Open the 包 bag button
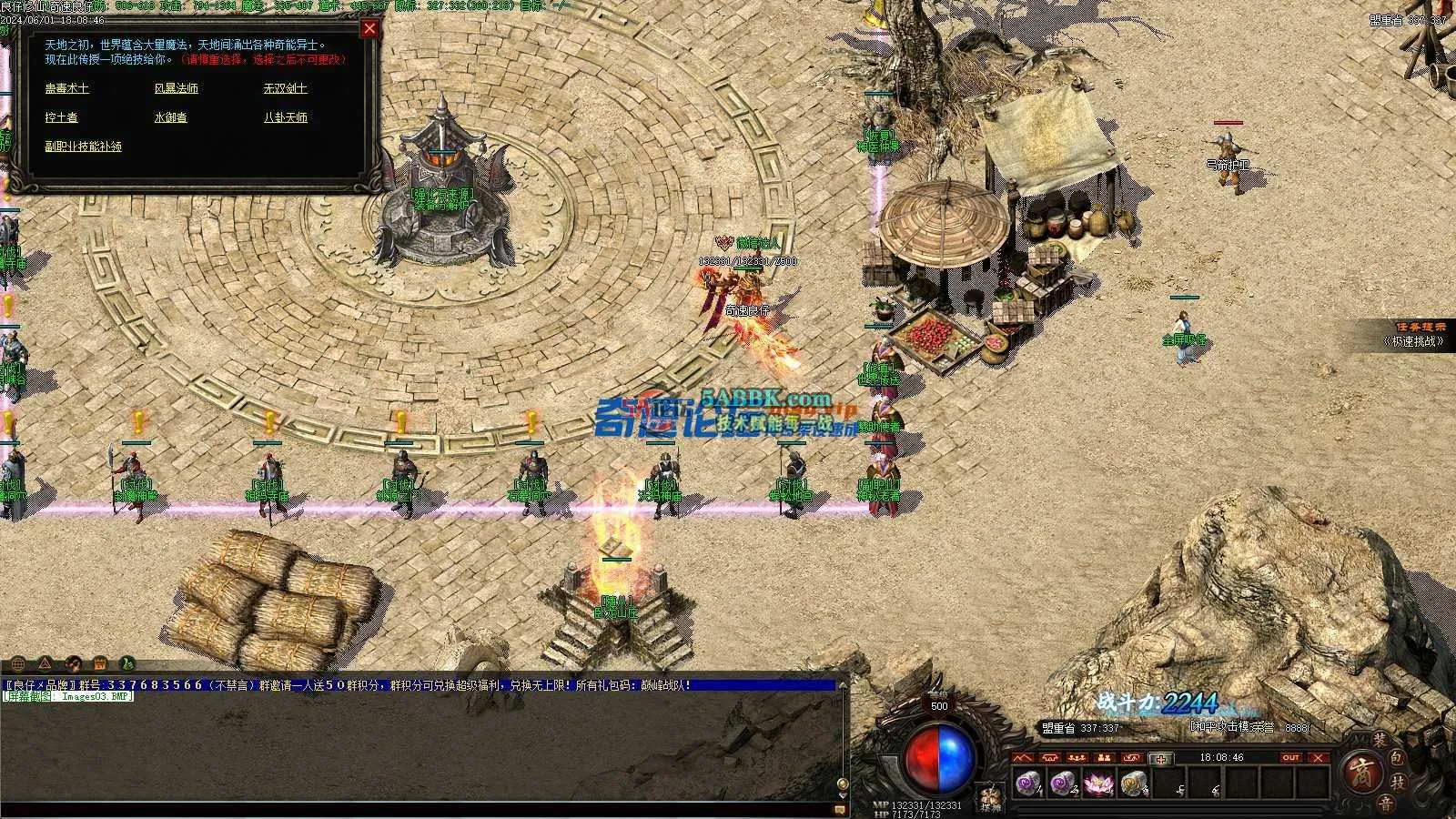This screenshot has height=819, width=1456. pyautogui.click(x=1400, y=757)
